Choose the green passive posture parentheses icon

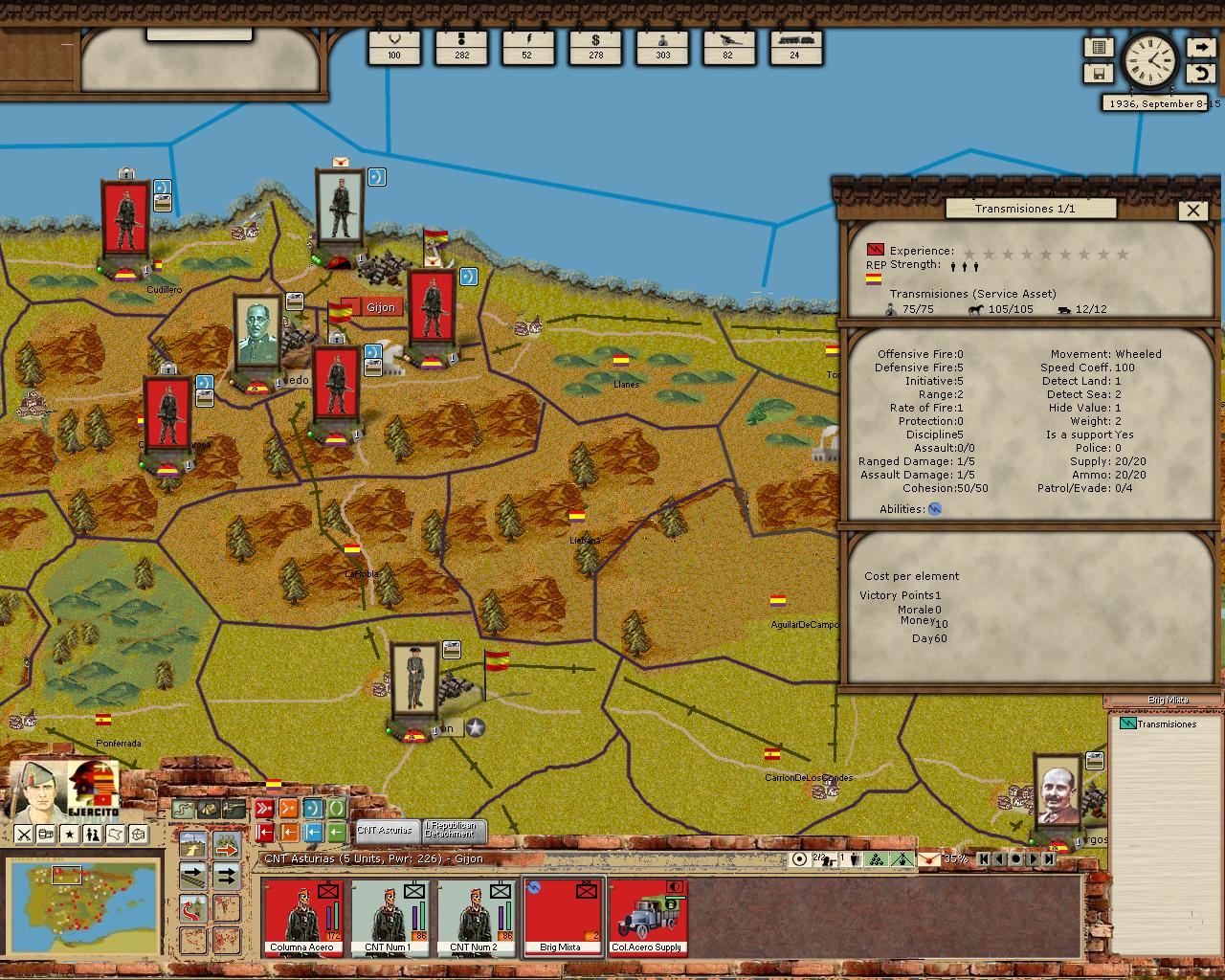336,810
